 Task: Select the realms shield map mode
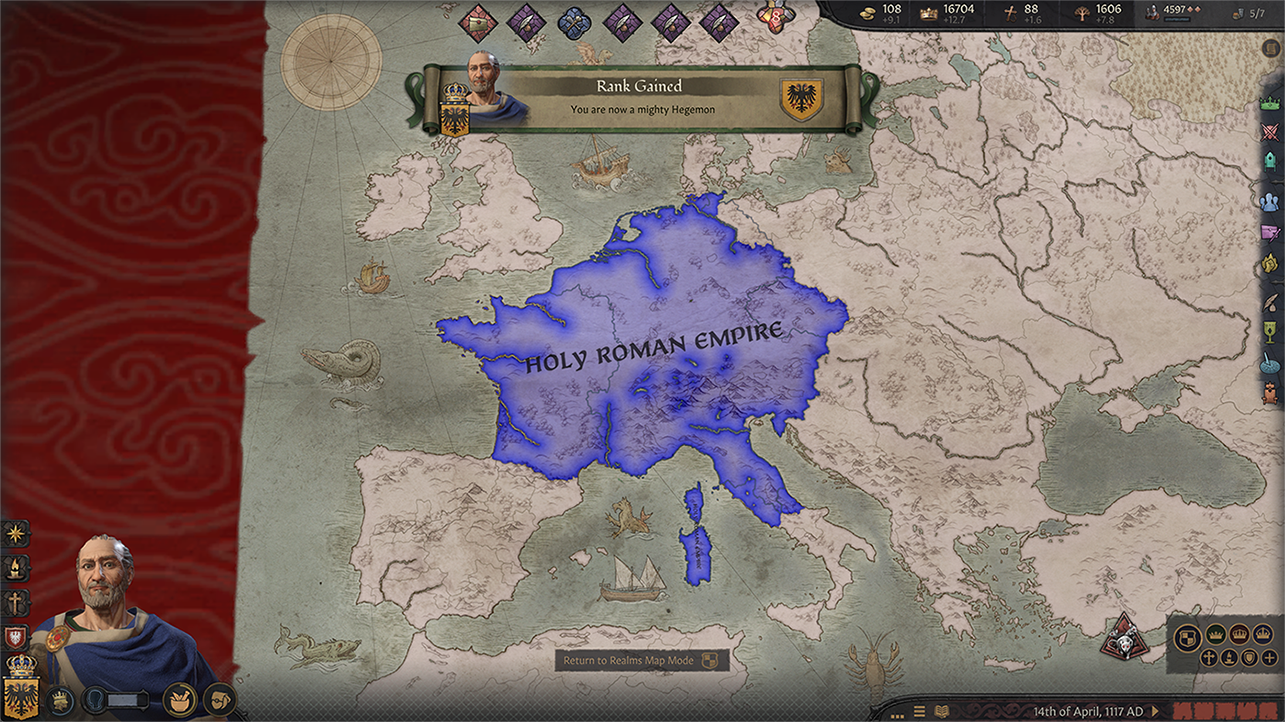[1188, 636]
